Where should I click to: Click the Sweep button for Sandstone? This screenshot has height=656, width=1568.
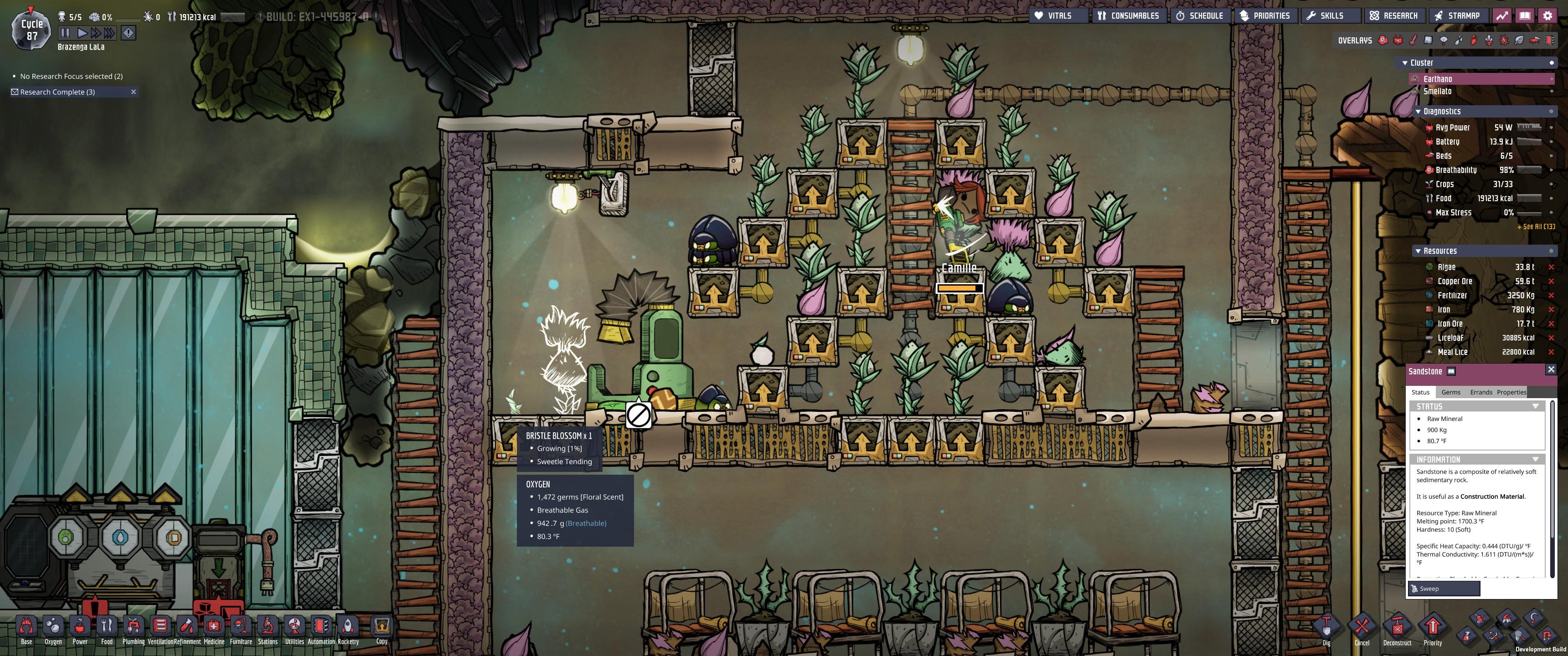(x=1444, y=589)
